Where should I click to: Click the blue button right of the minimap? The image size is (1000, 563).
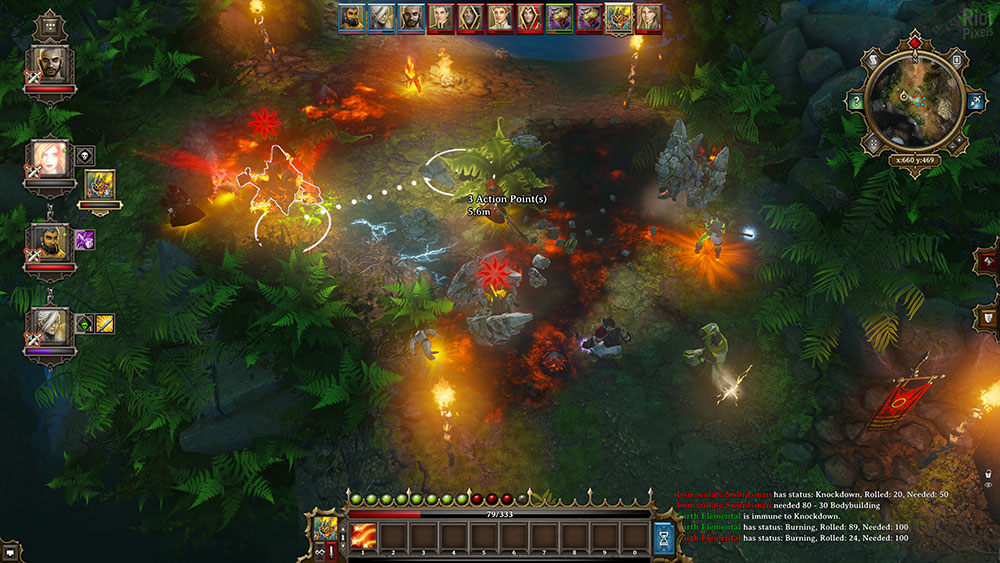tap(974, 101)
